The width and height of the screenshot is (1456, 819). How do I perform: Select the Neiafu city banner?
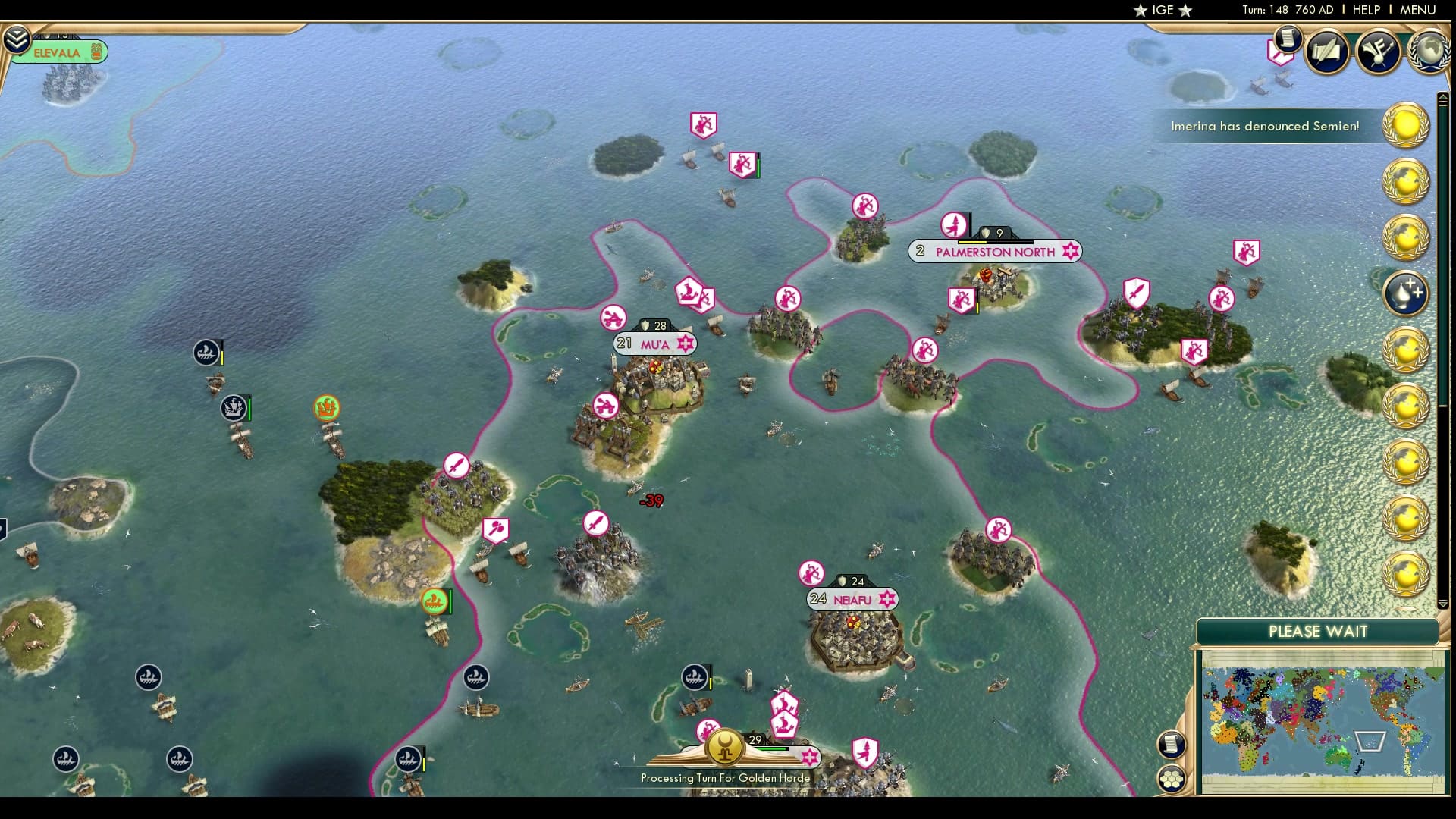point(852,599)
